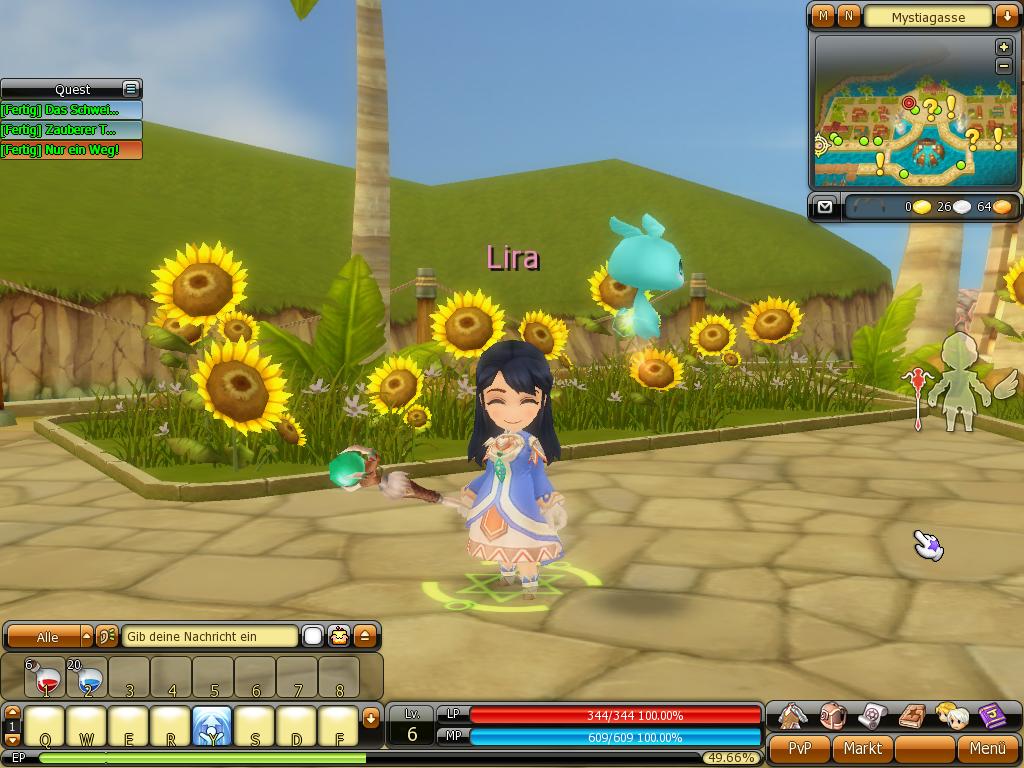Open the mail envelope icon
This screenshot has height=768, width=1024.
tap(824, 207)
